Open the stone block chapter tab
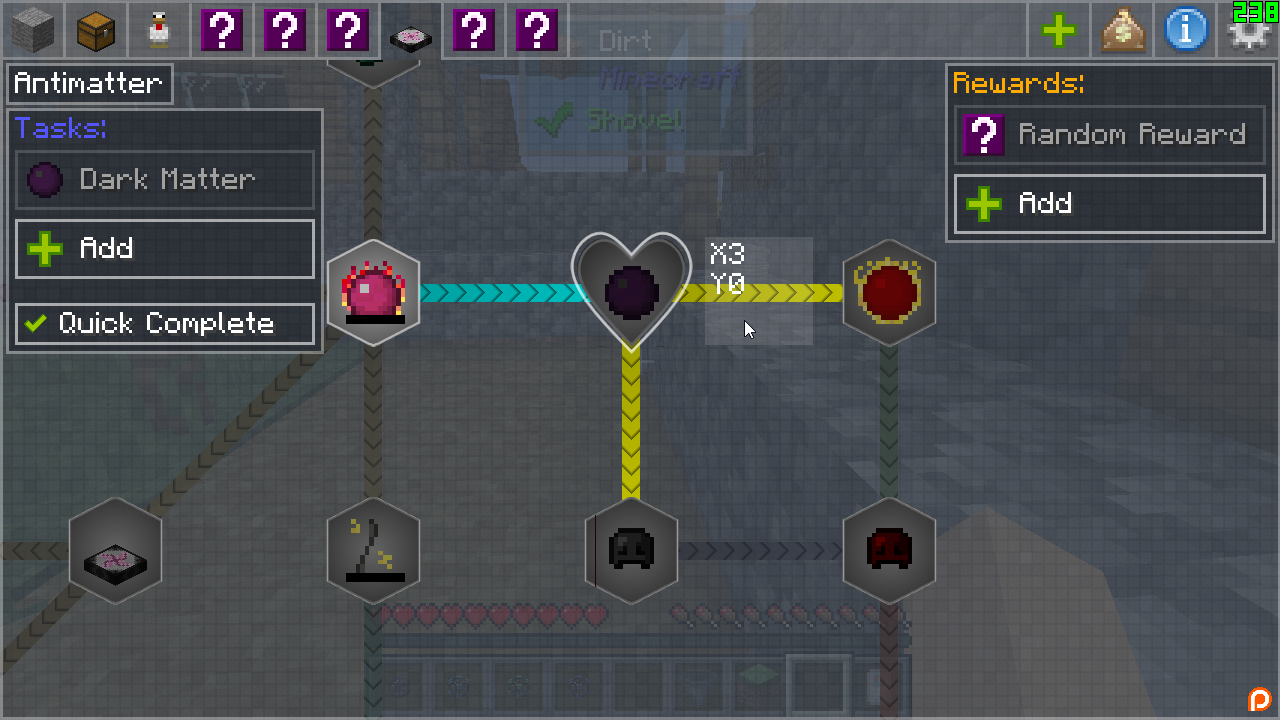 (x=33, y=30)
